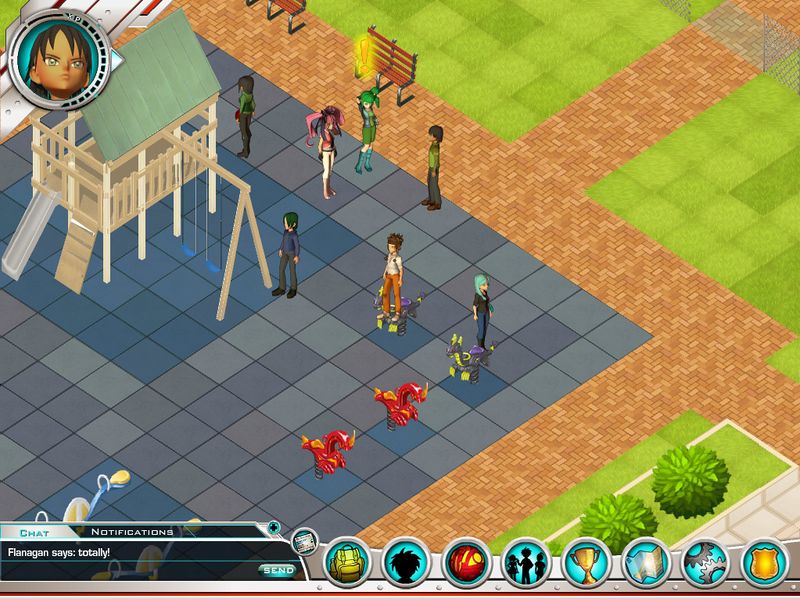This screenshot has width=800, height=599.
Task: Open the green backpack inventory
Action: pos(348,563)
